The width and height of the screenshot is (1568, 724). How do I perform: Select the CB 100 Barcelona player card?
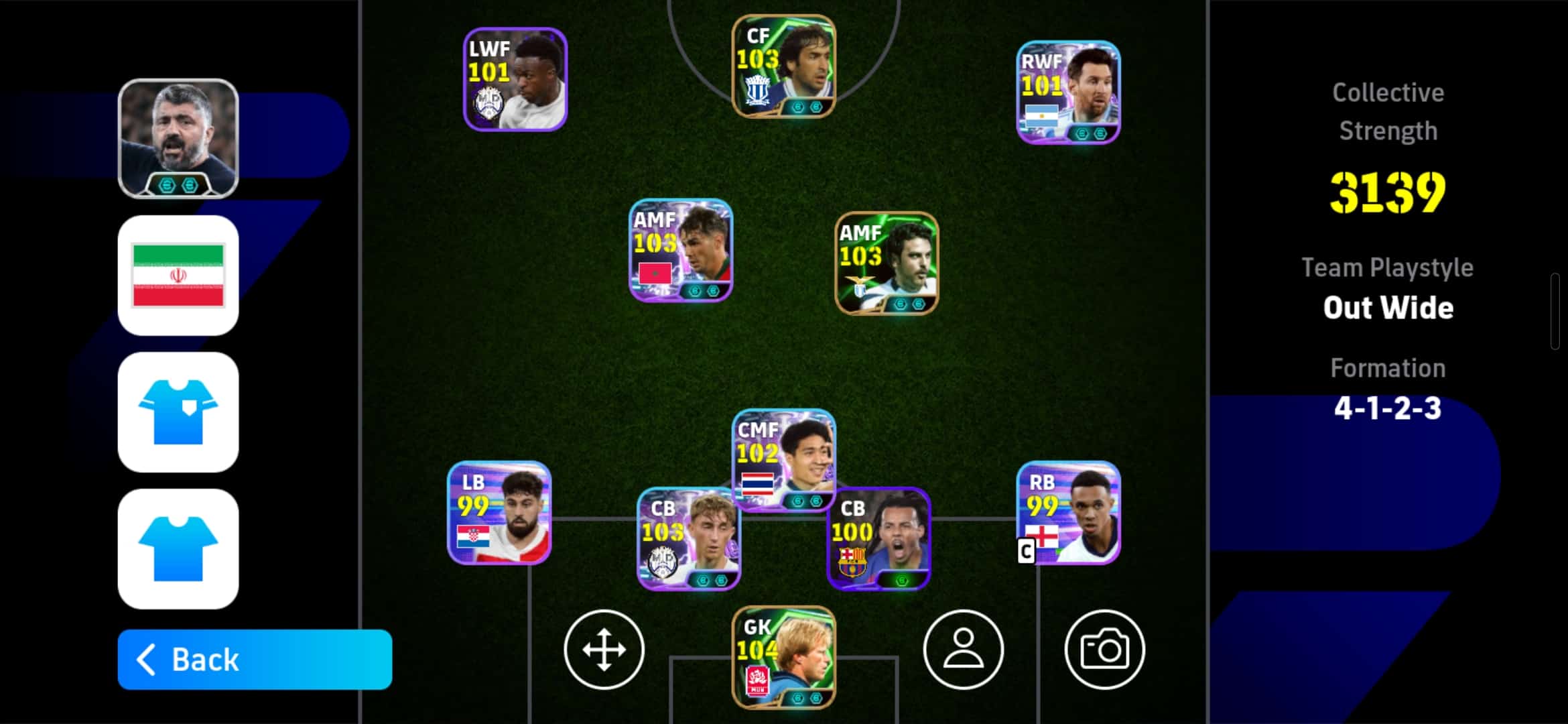pyautogui.click(x=878, y=540)
